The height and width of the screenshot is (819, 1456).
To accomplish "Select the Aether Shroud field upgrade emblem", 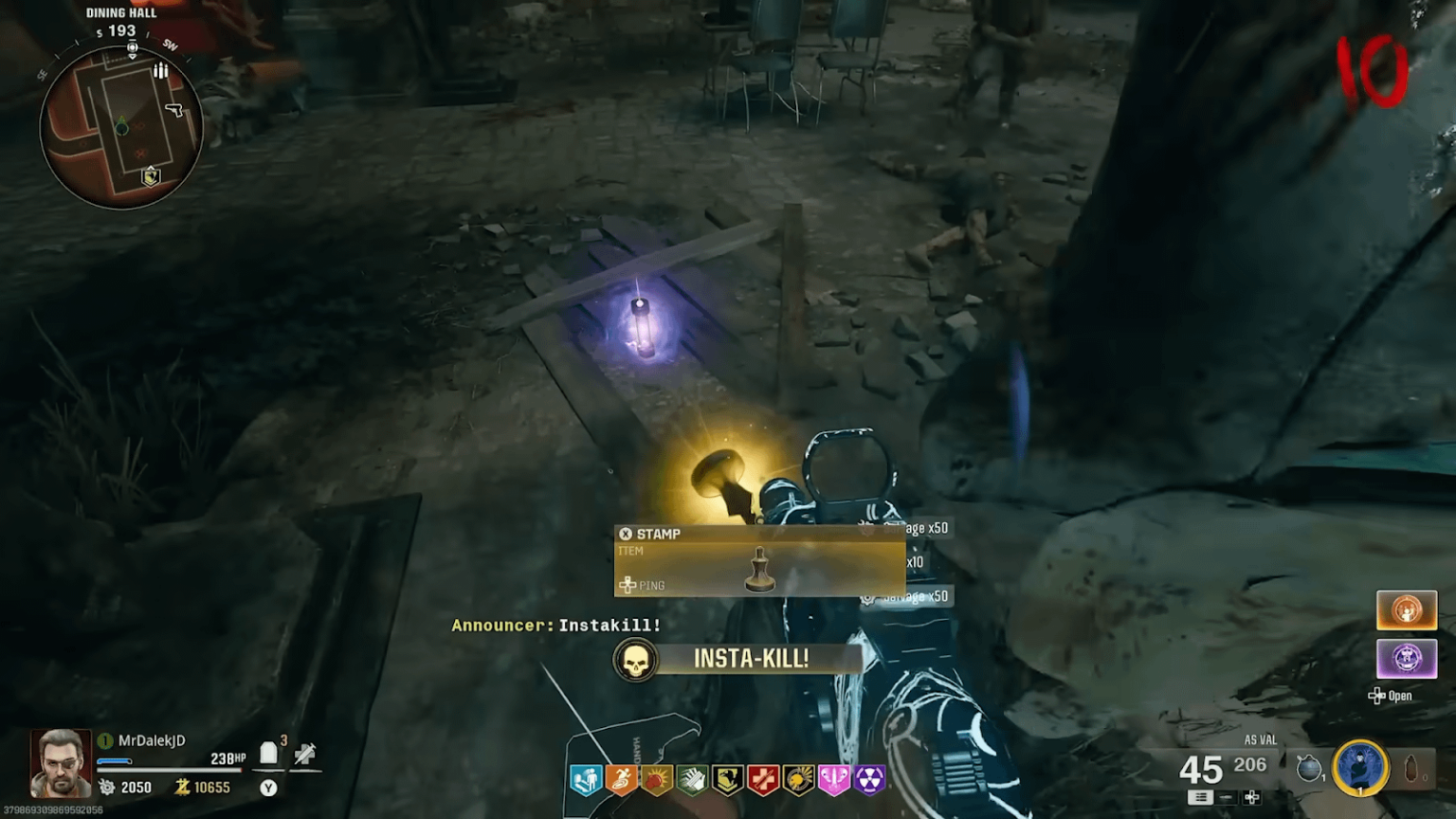I will click(x=1360, y=766).
